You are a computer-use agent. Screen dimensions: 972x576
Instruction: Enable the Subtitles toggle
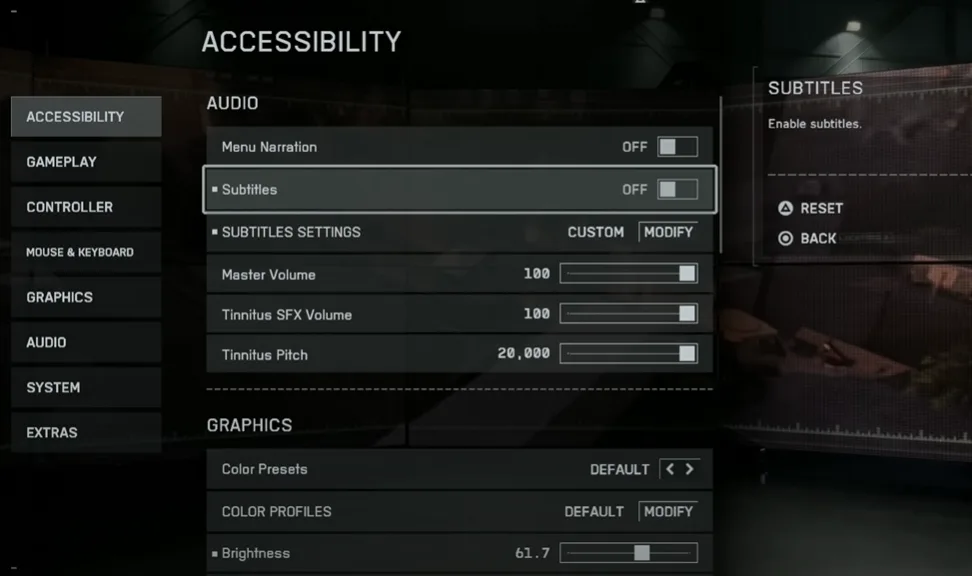coord(677,189)
